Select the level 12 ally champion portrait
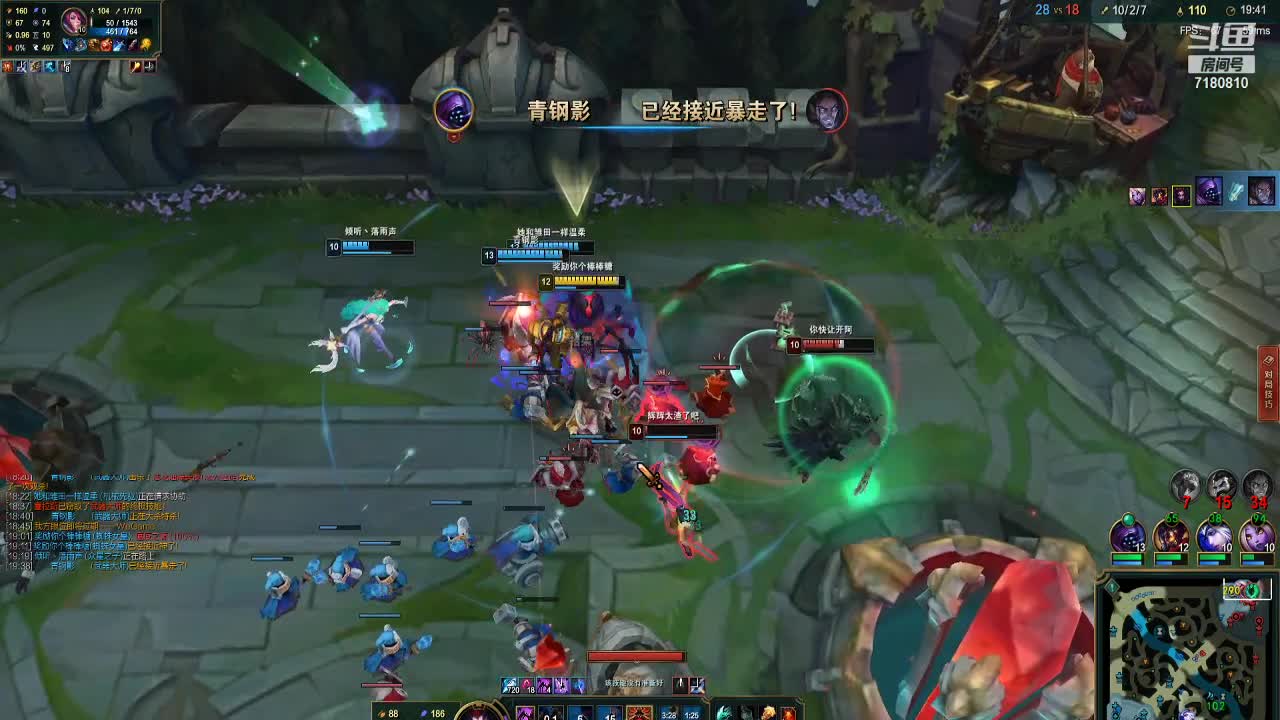 tap(1170, 536)
